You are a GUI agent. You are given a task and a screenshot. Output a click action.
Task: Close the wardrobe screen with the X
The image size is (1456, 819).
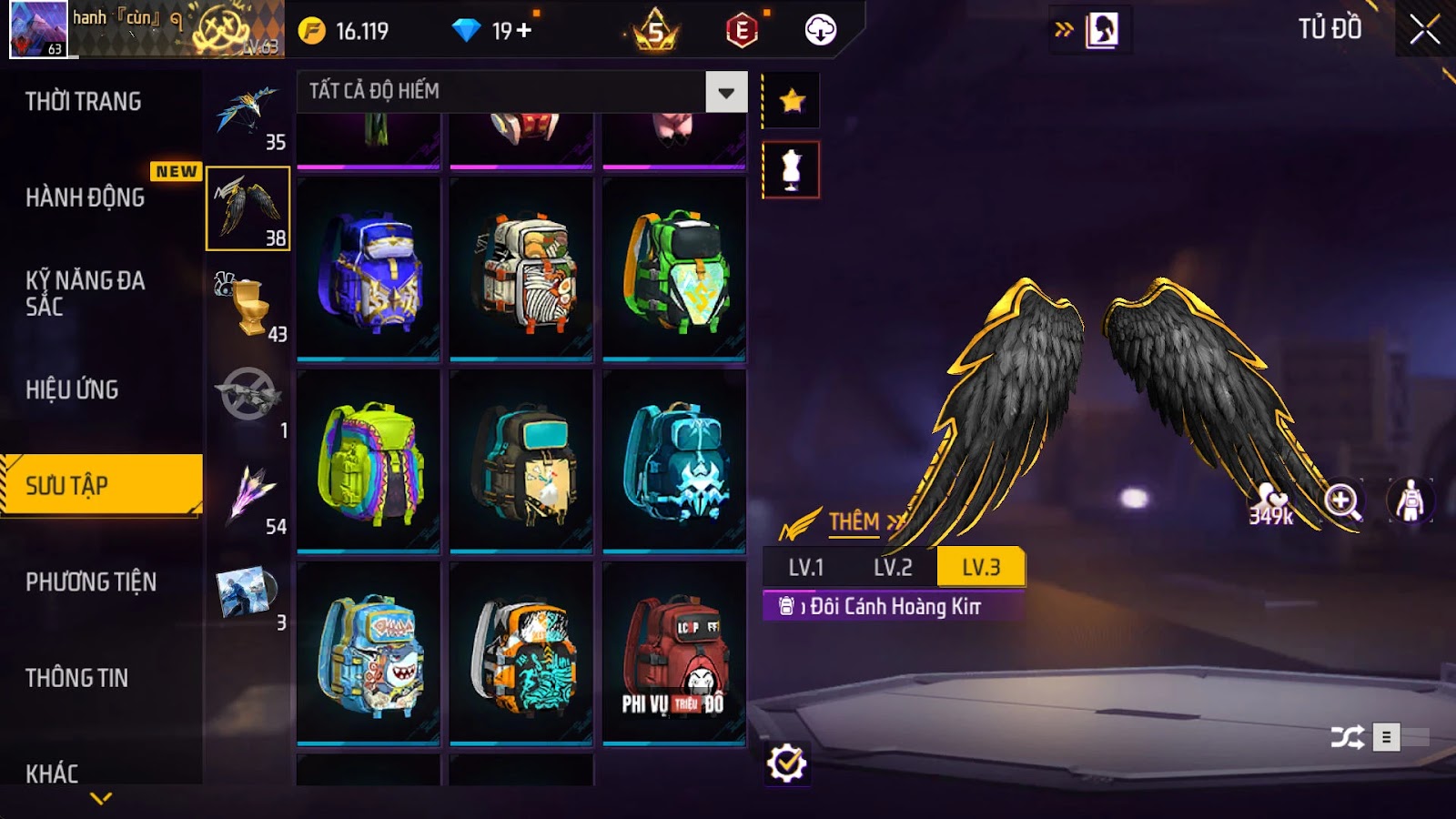[1424, 30]
